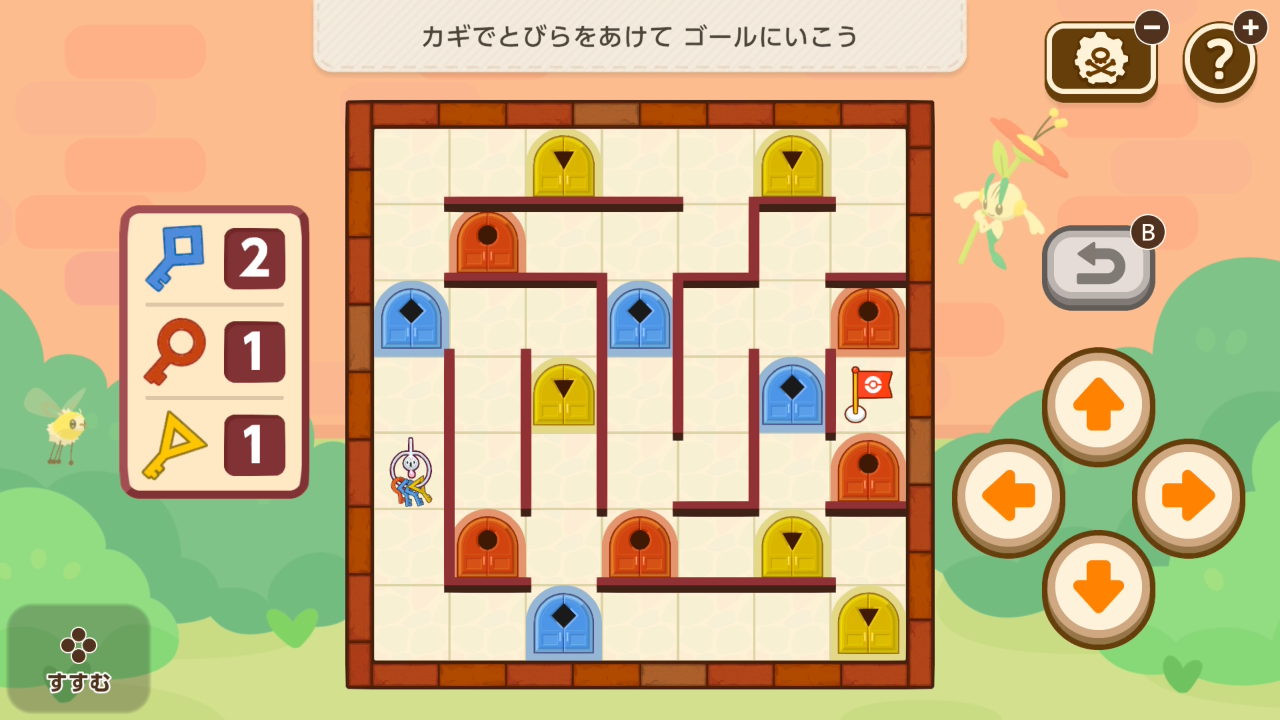Move left with the orange arrow button

tap(1007, 496)
